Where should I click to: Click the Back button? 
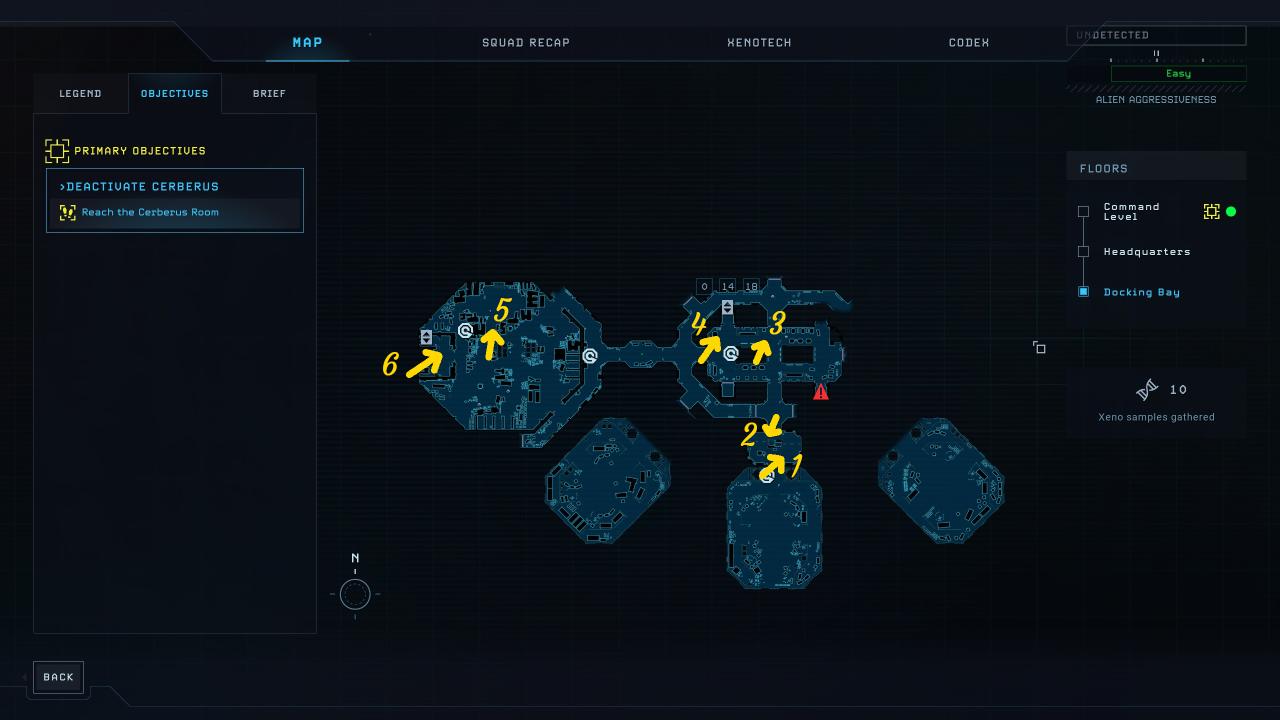(58, 677)
